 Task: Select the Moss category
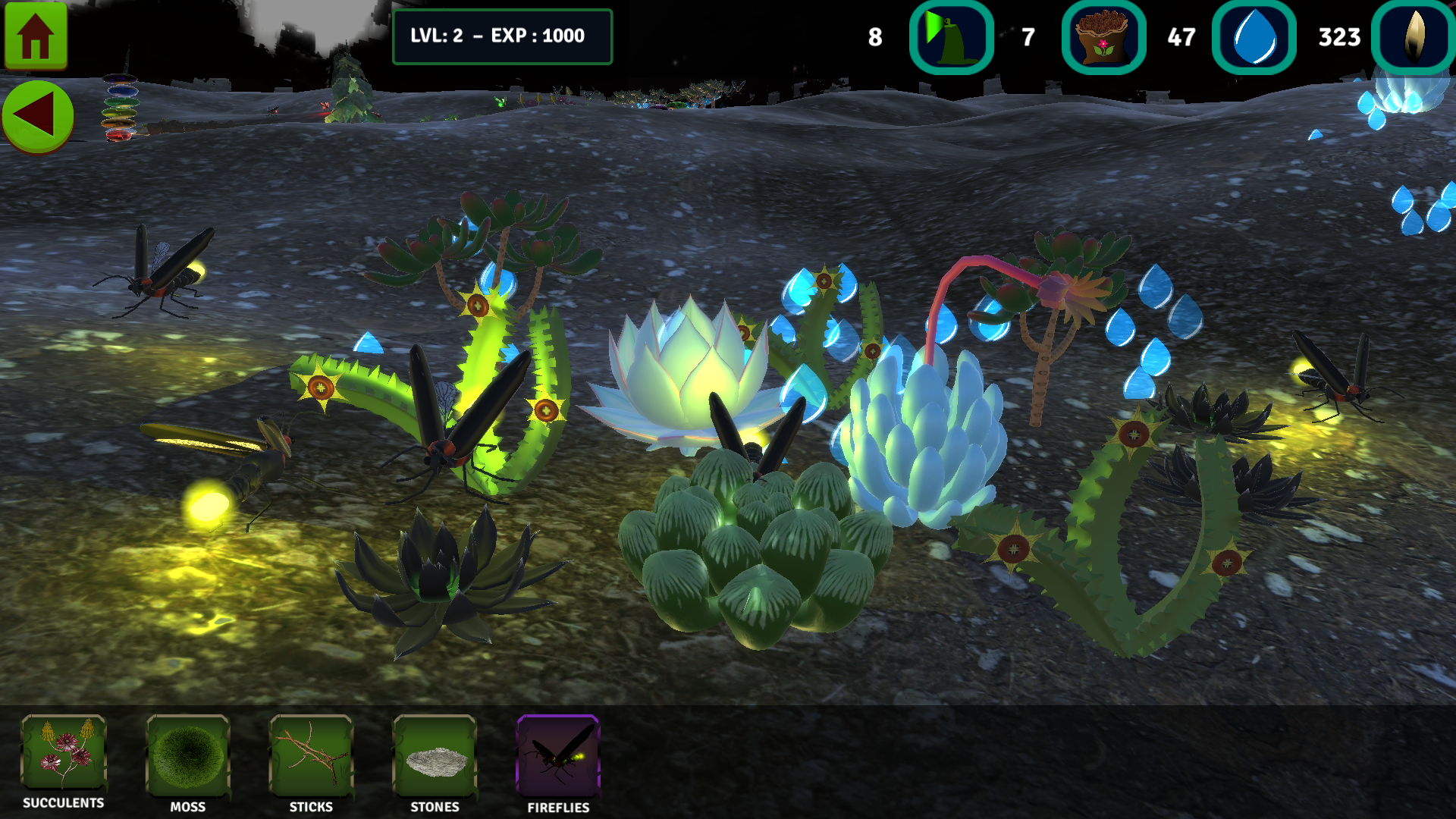(x=187, y=756)
